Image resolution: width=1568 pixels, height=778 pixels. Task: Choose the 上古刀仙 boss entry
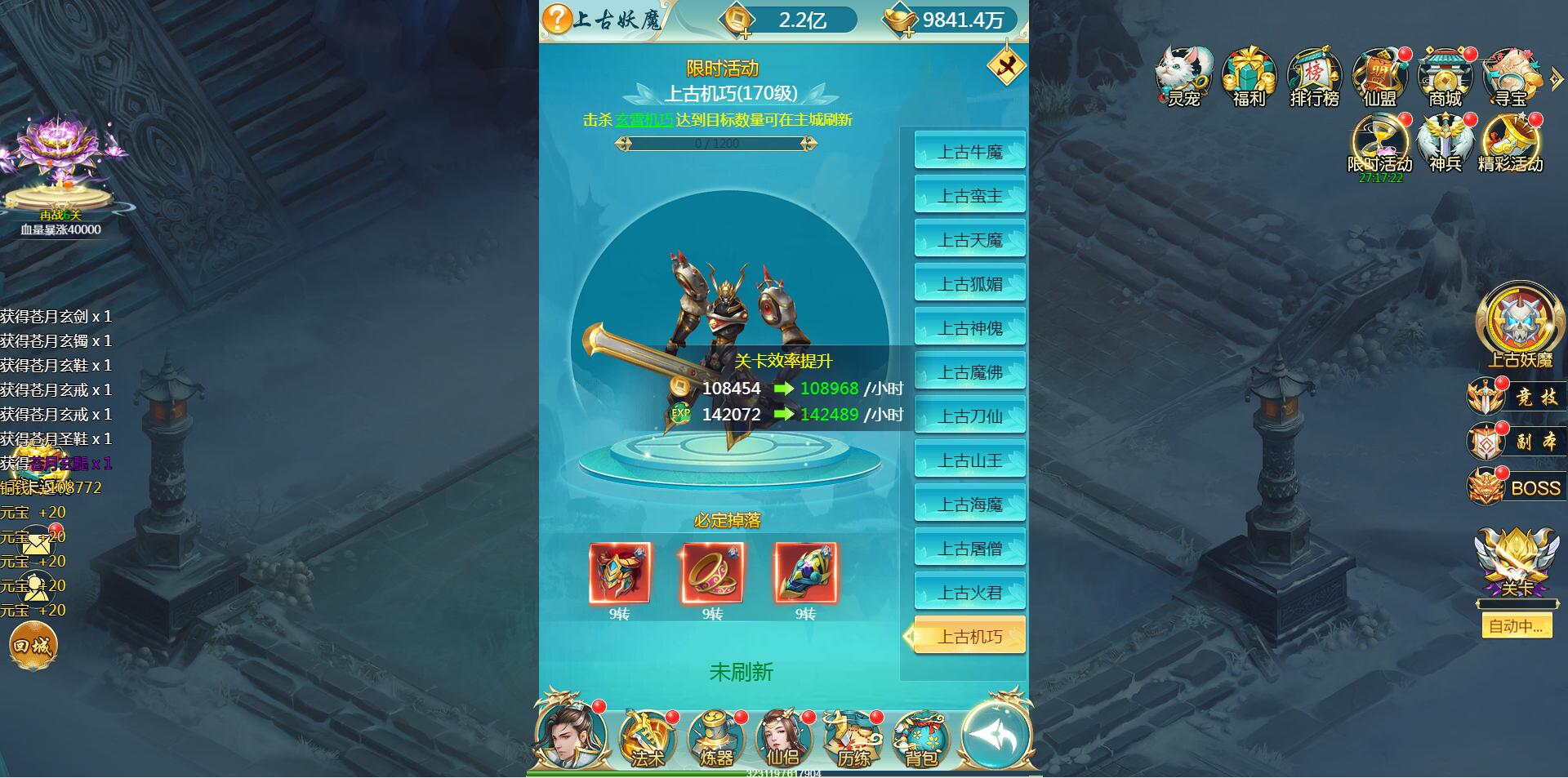pos(969,416)
